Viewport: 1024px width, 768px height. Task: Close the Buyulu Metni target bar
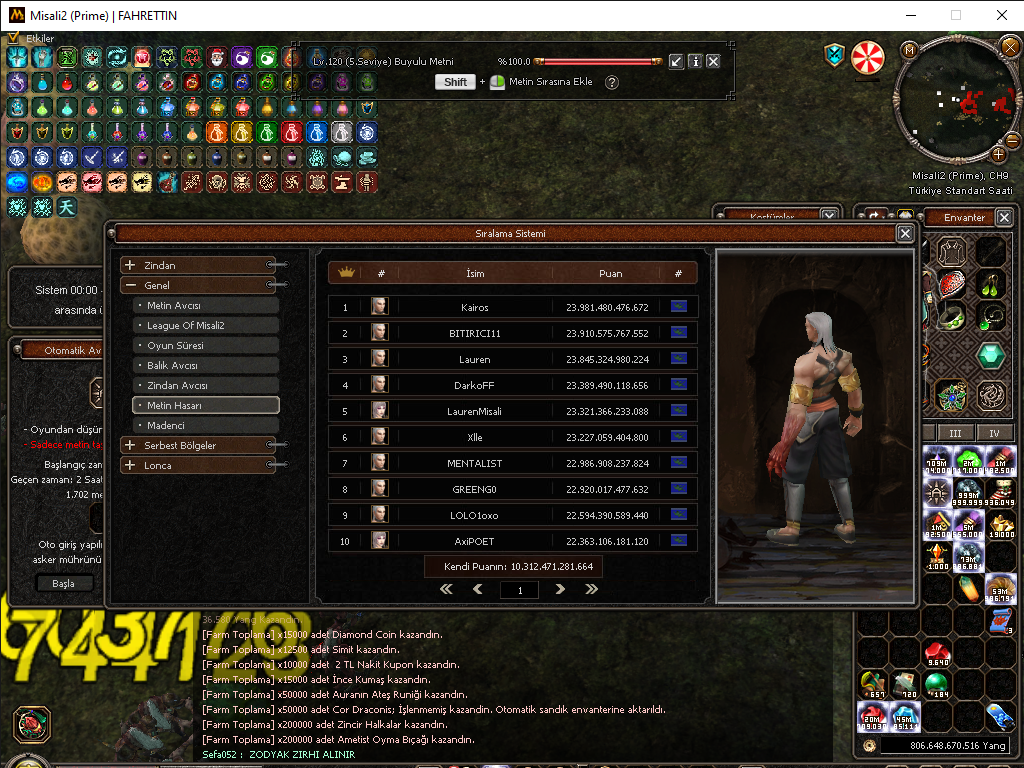(x=713, y=61)
